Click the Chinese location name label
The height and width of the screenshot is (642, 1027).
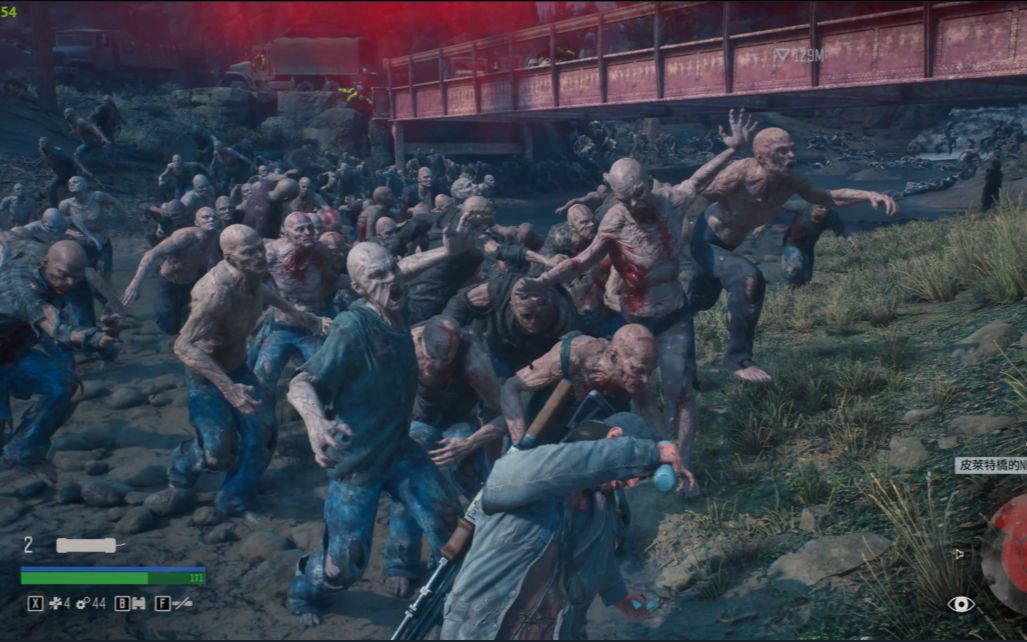tap(991, 465)
